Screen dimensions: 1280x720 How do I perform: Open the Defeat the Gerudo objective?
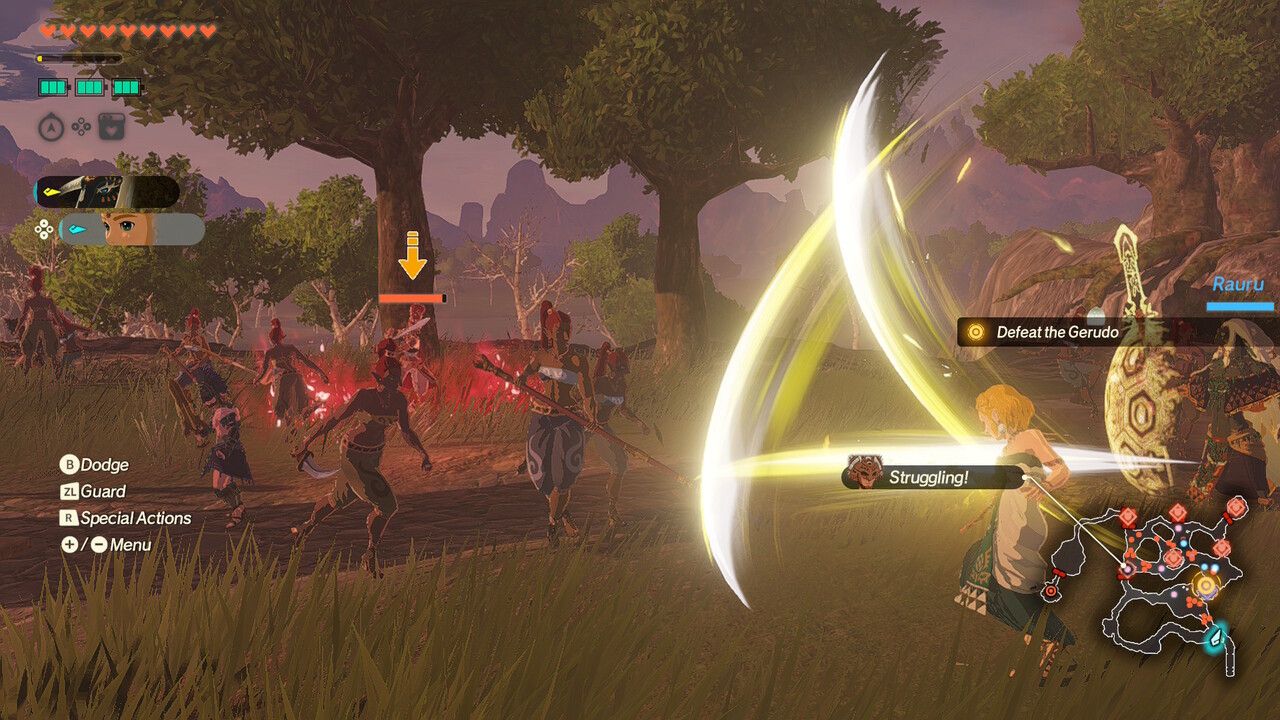pyautogui.click(x=1057, y=332)
